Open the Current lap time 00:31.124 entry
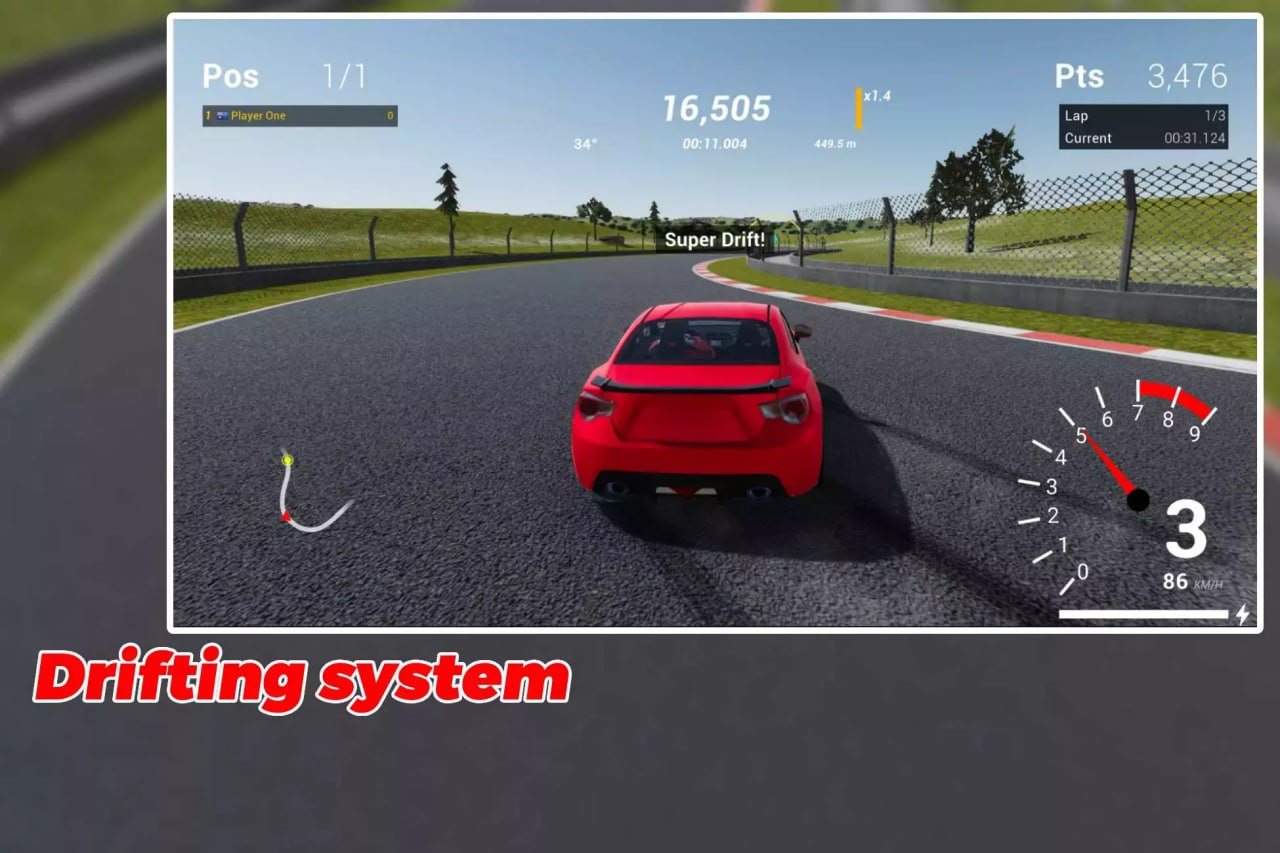The width and height of the screenshot is (1280, 853). point(1142,138)
